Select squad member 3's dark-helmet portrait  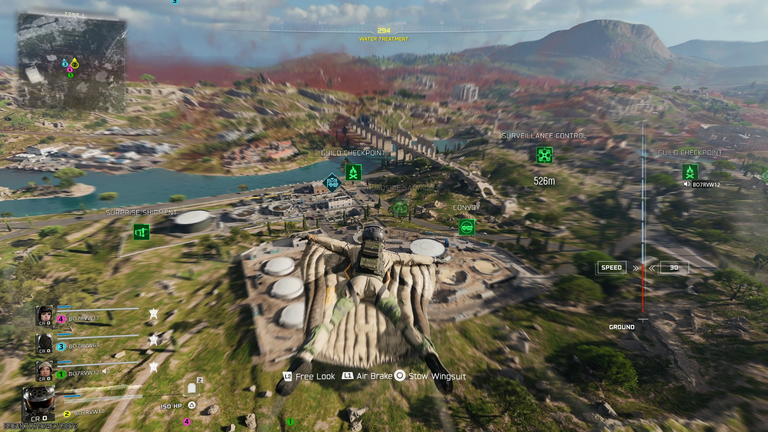click(x=45, y=344)
